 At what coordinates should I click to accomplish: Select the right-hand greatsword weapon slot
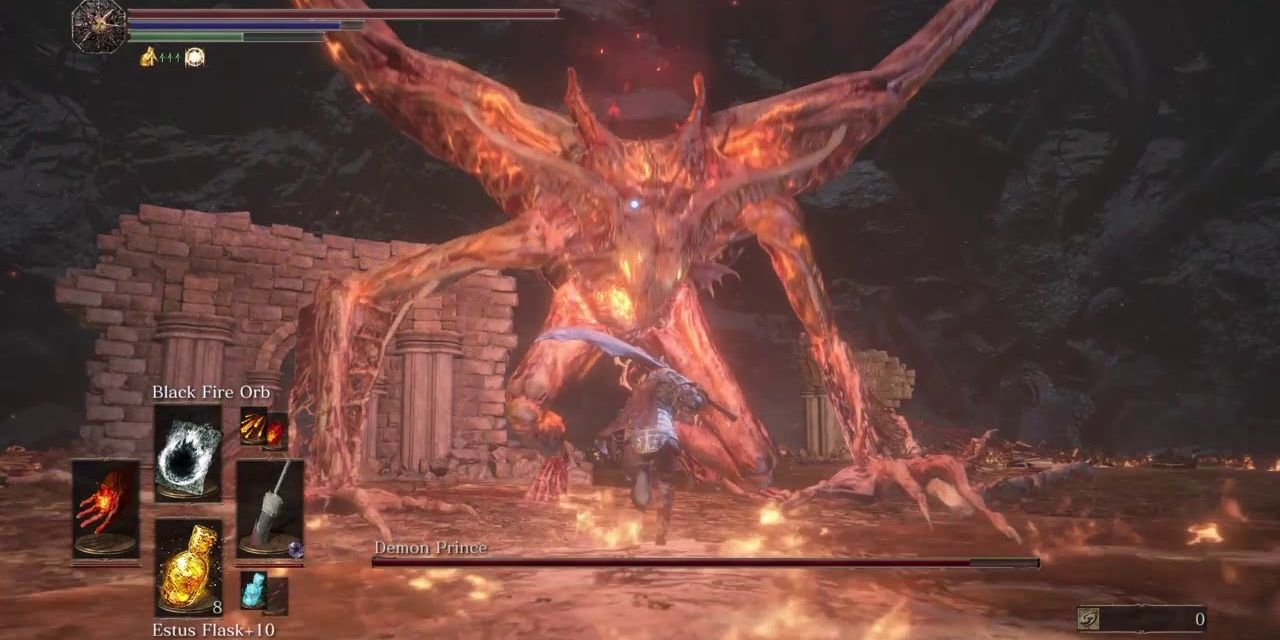coord(270,509)
